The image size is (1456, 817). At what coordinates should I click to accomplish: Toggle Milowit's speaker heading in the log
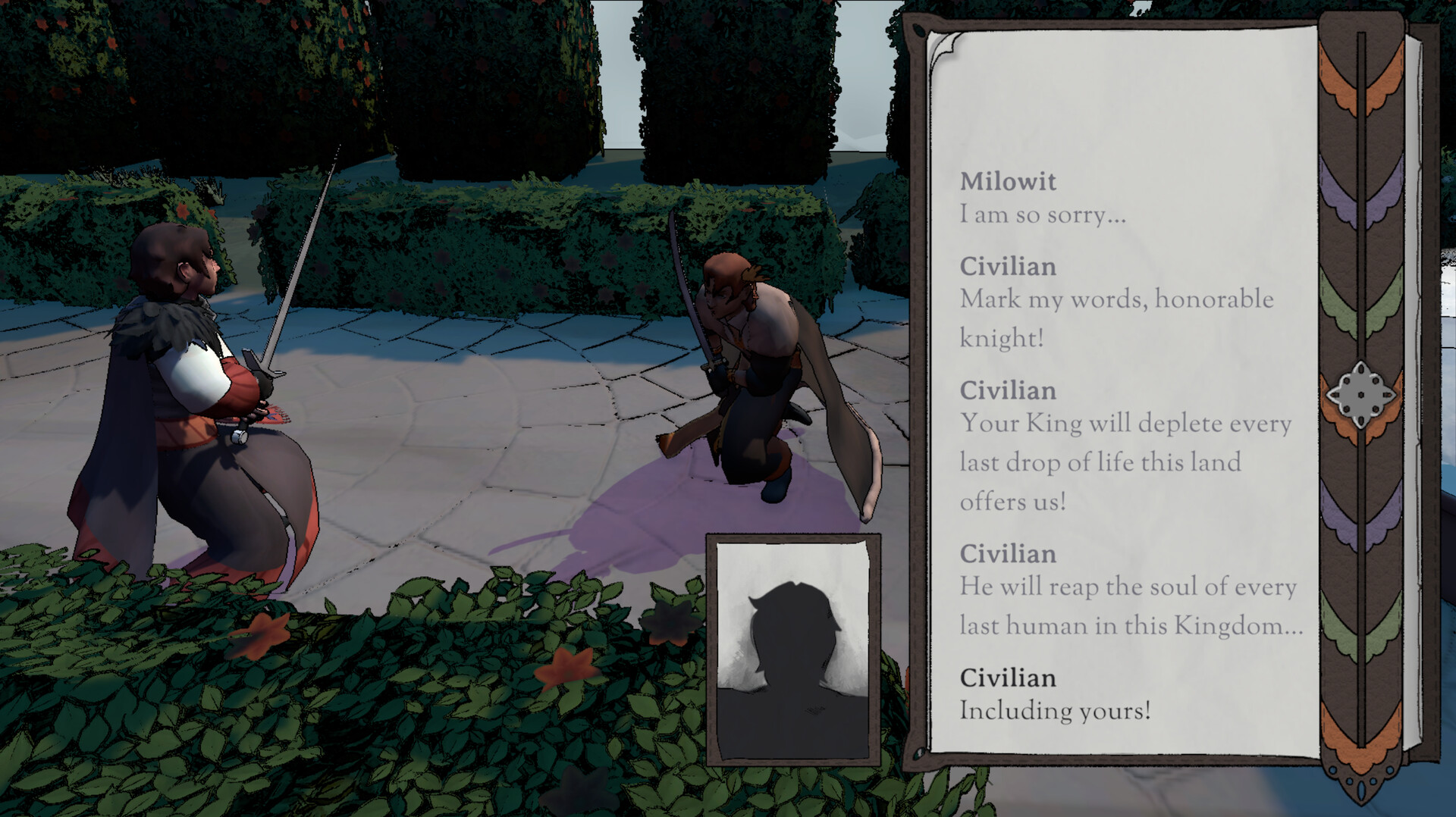[1009, 182]
